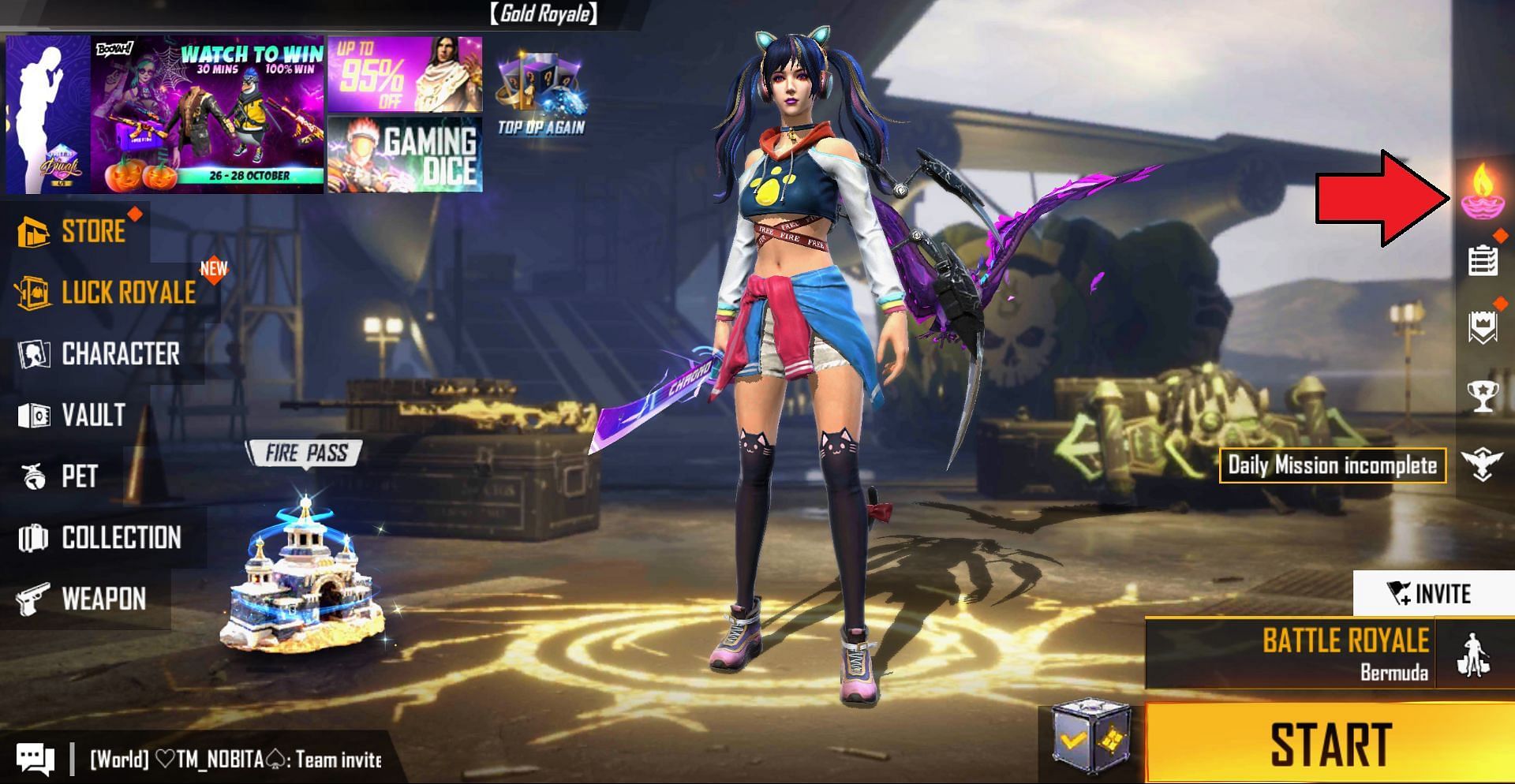
Task: Open the Weapon menu
Action: 82,599
